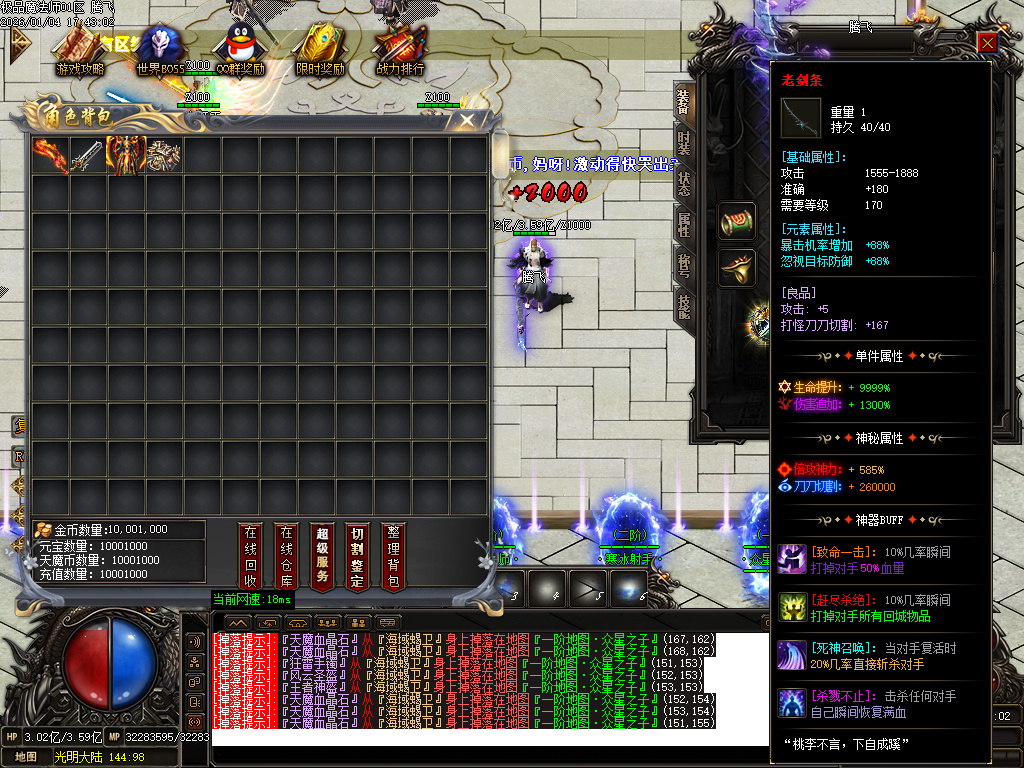
Task: Sort the bag with 整理背包
Action: click(393, 556)
